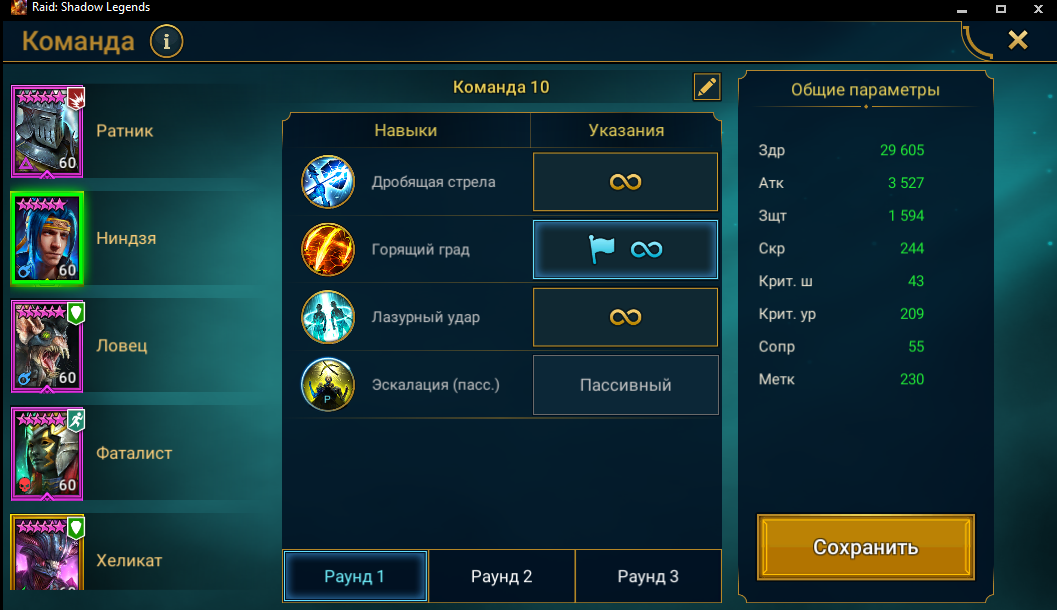Open the Команда info icon
The height and width of the screenshot is (610, 1057).
[166, 42]
